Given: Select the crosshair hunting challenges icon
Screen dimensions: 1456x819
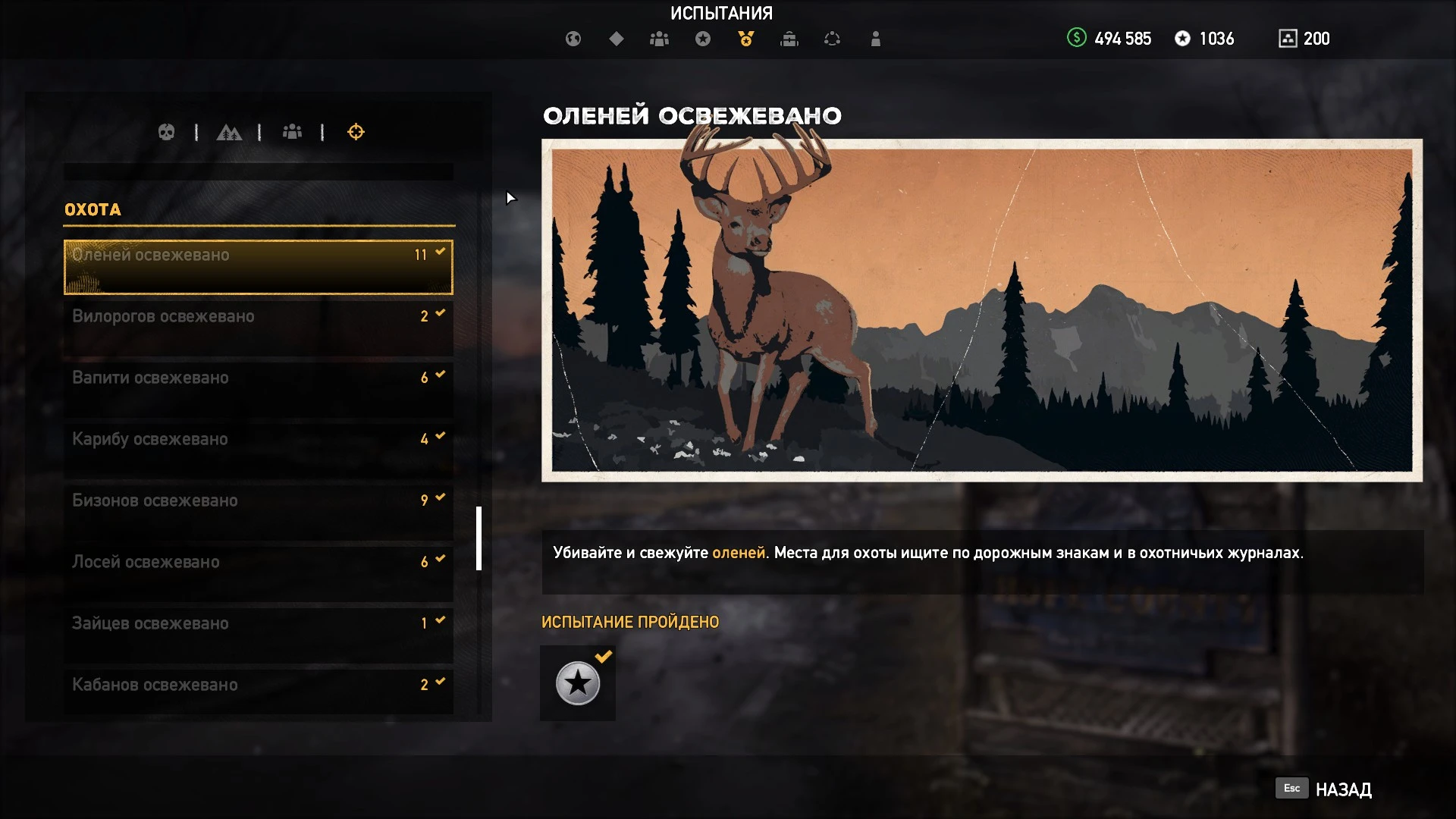Looking at the screenshot, I should point(356,132).
